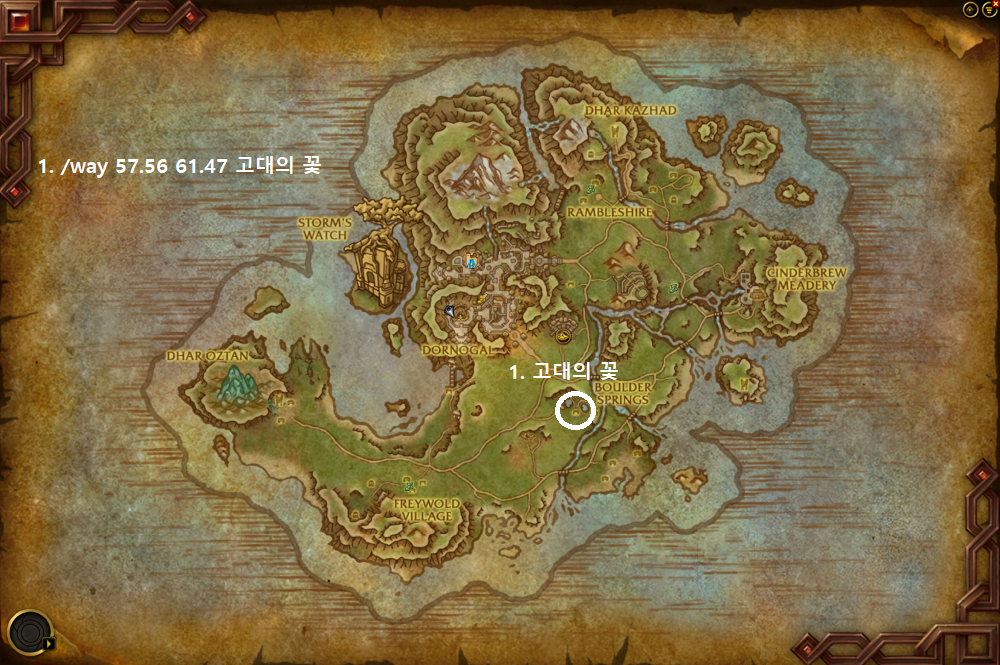
Task: Expand the small yellow arrow button
Action: (x=49, y=644)
